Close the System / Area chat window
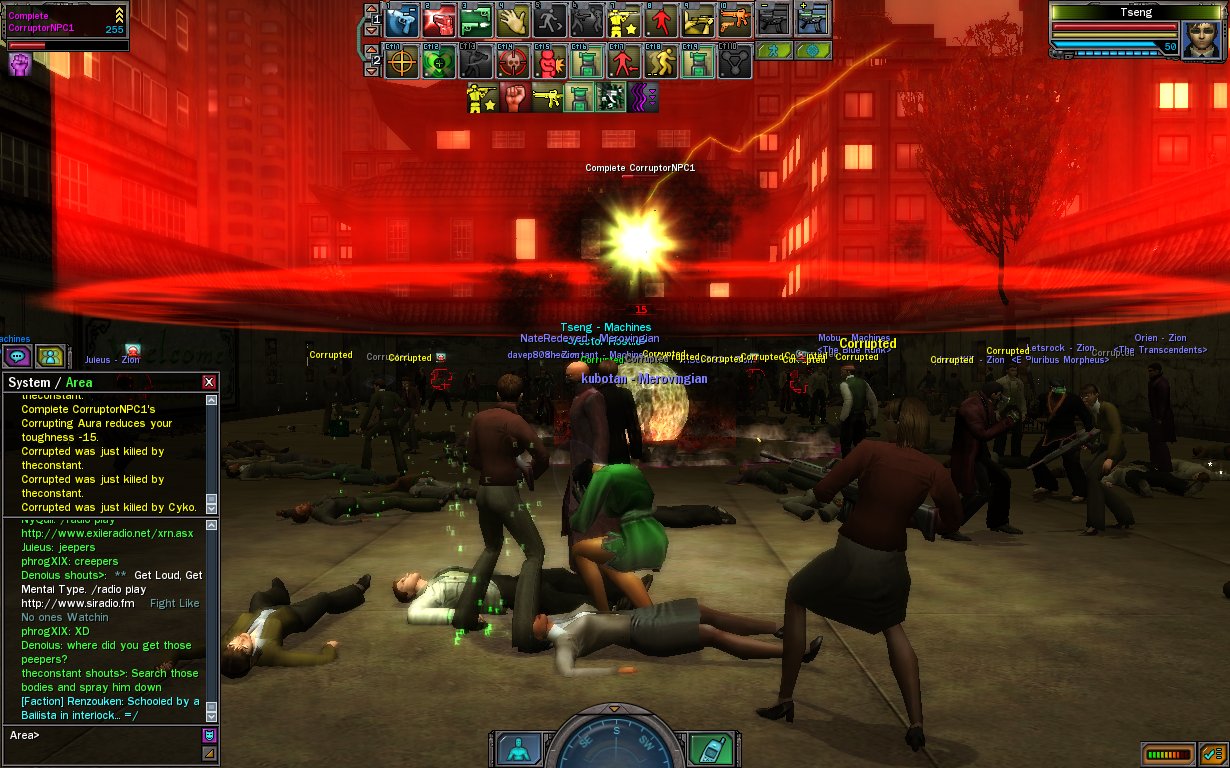The height and width of the screenshot is (768, 1230). (209, 382)
